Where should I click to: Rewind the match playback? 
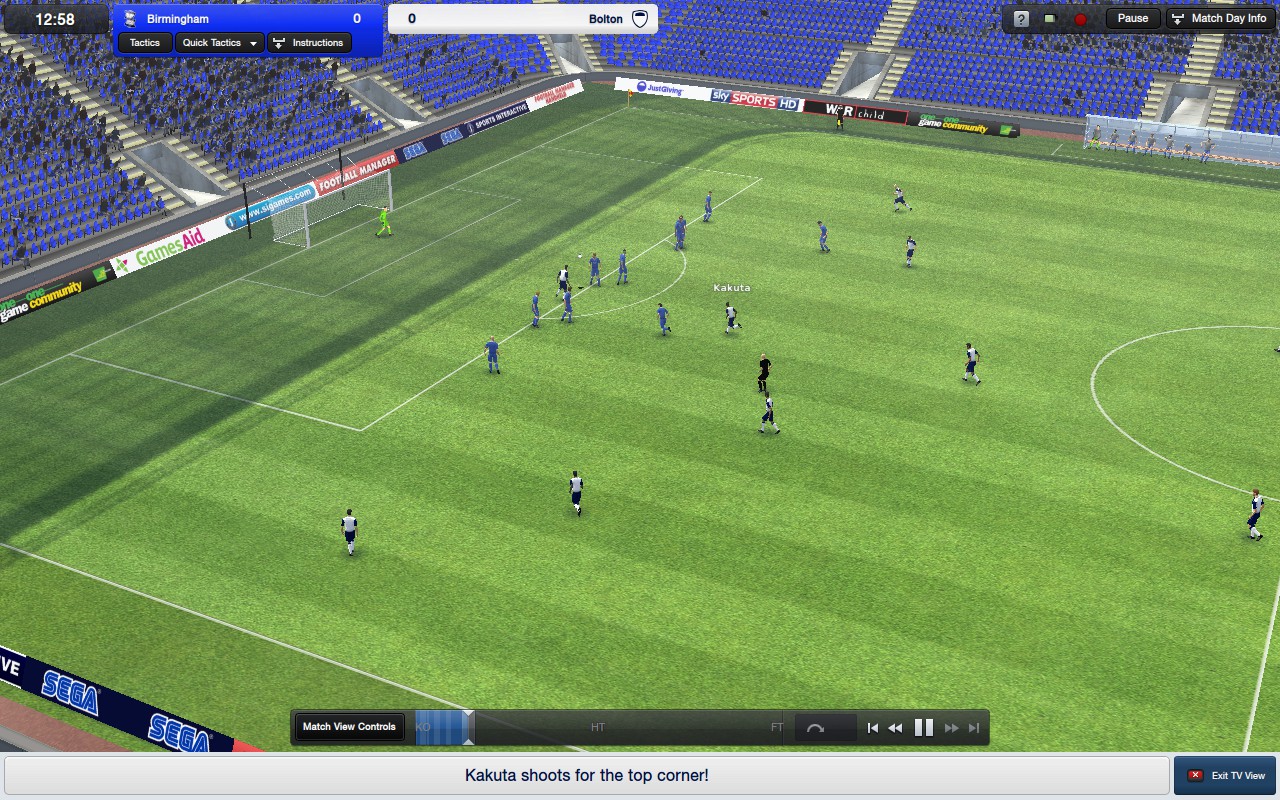tap(895, 728)
